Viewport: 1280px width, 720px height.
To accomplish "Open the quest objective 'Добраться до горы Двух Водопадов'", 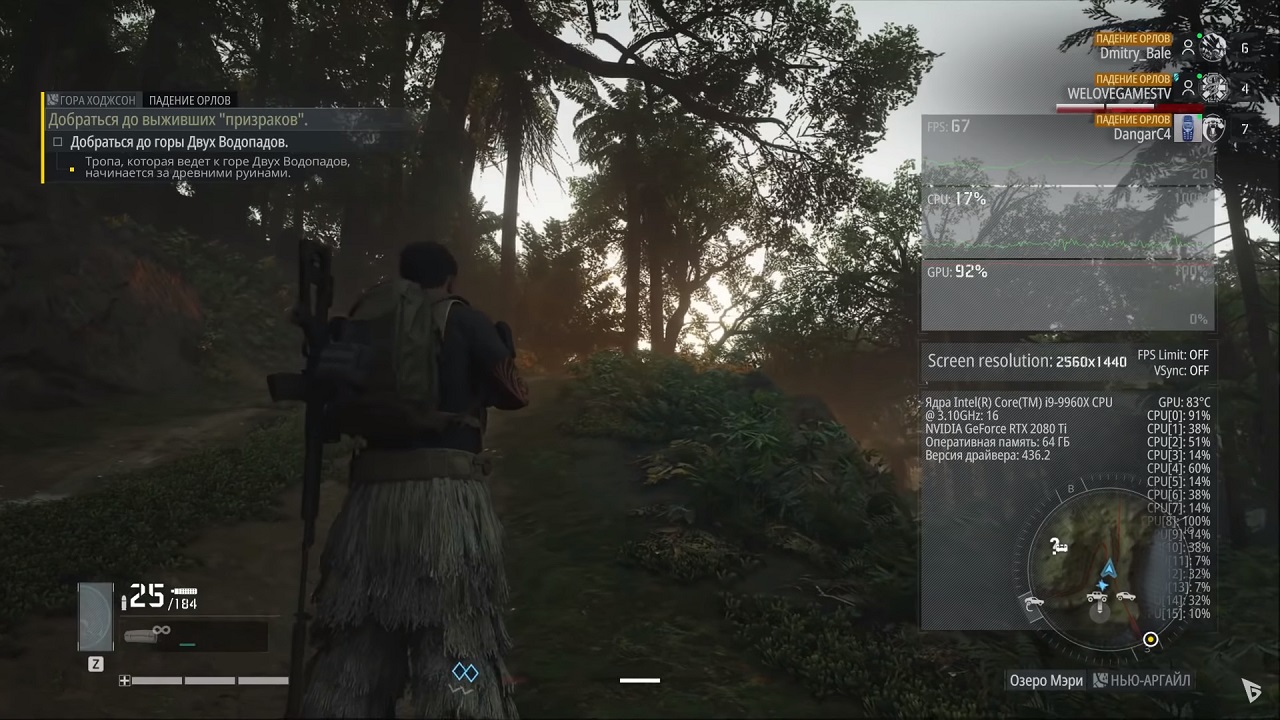I will pyautogui.click(x=179, y=143).
